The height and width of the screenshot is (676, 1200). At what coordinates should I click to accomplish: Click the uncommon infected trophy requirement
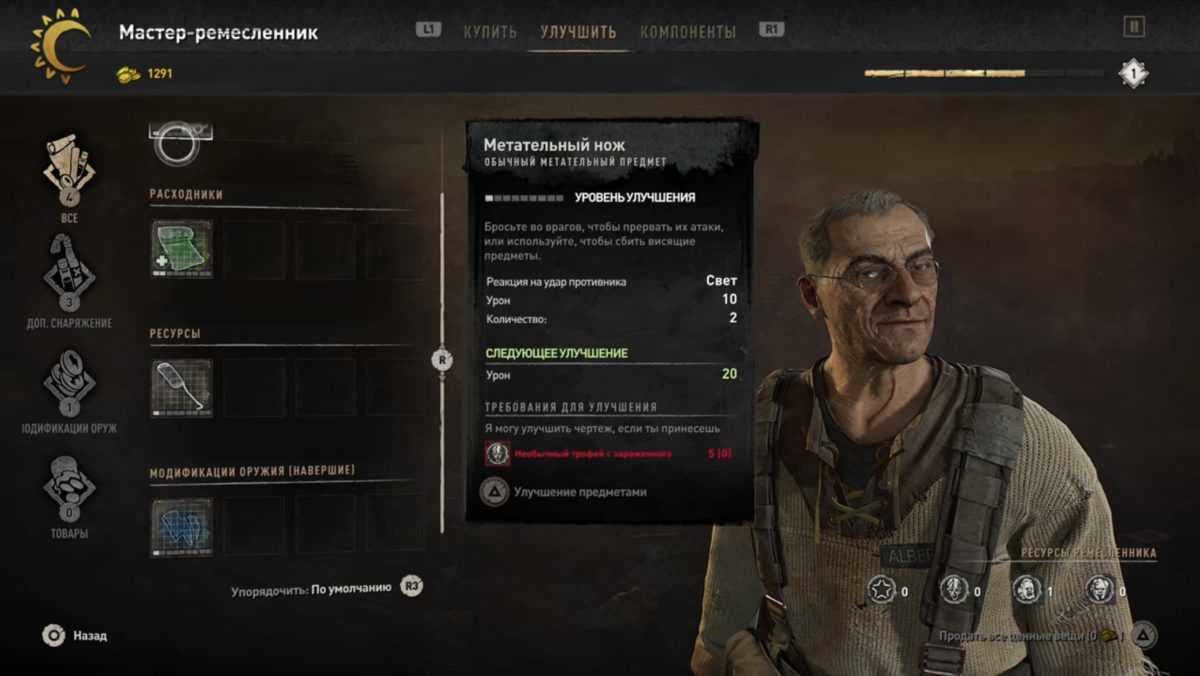592,454
